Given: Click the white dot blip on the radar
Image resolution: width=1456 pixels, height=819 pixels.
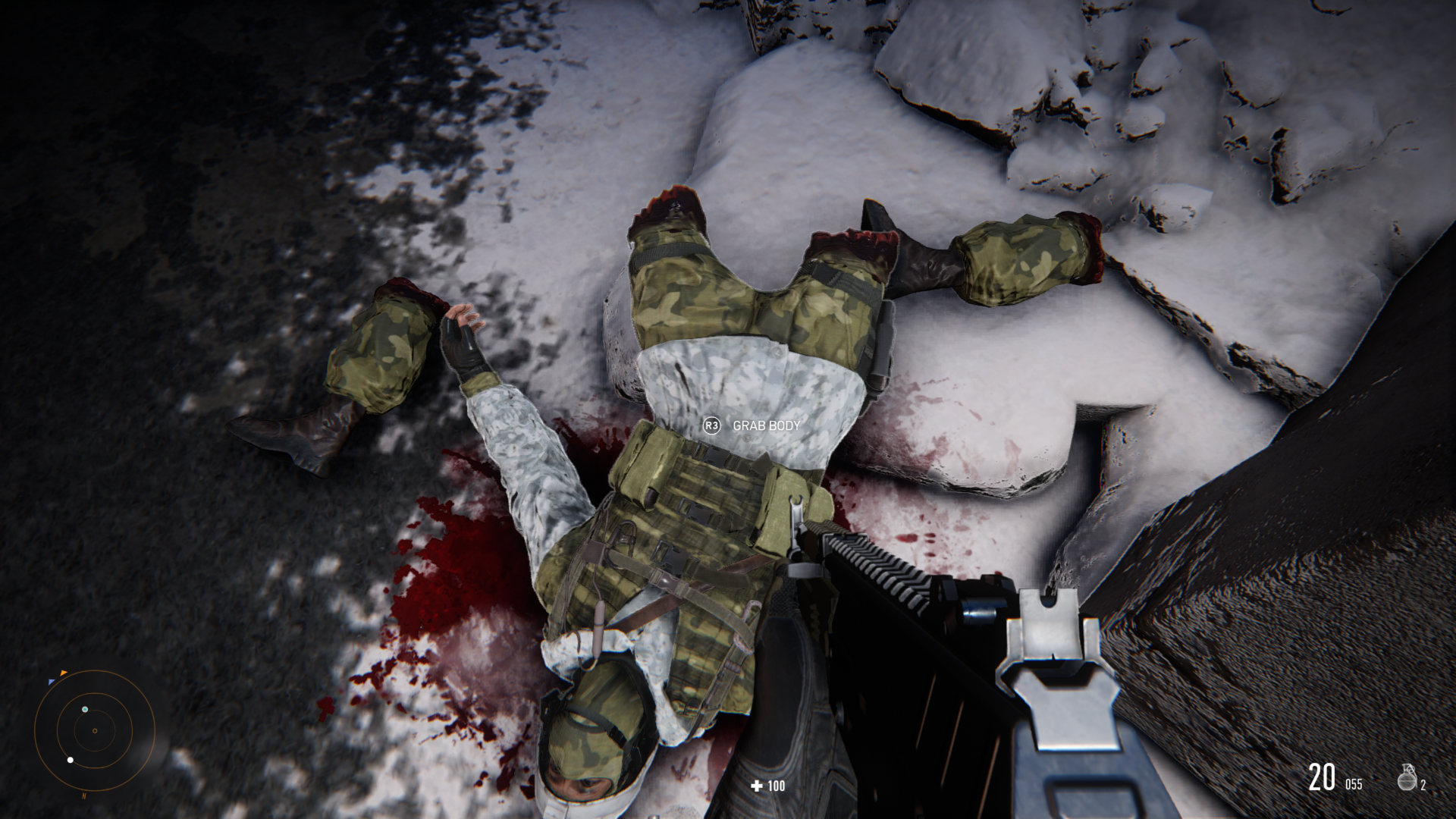Looking at the screenshot, I should (70, 760).
